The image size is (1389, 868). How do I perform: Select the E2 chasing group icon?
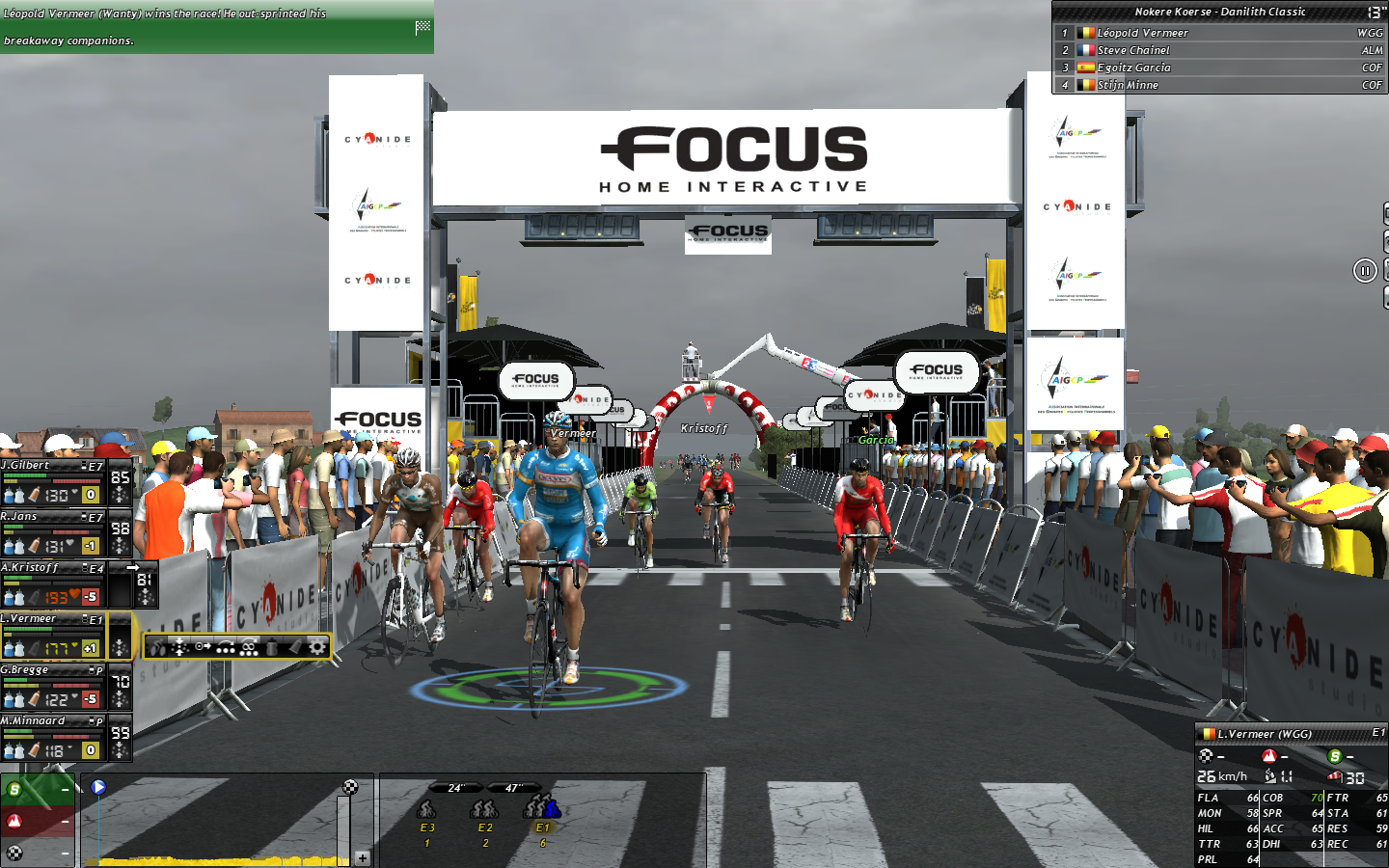pos(485,810)
